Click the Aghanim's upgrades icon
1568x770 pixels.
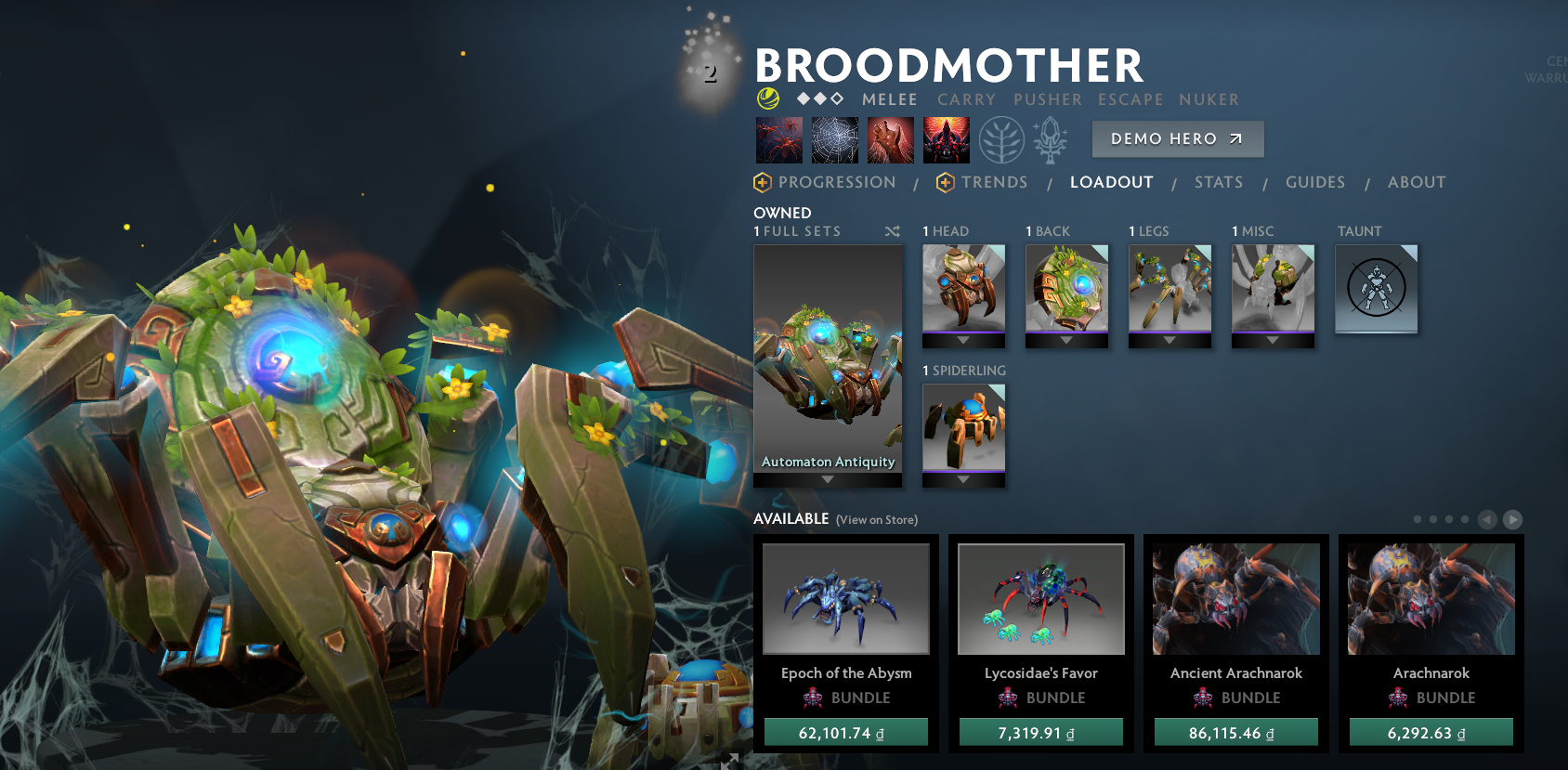pyautogui.click(x=1050, y=139)
